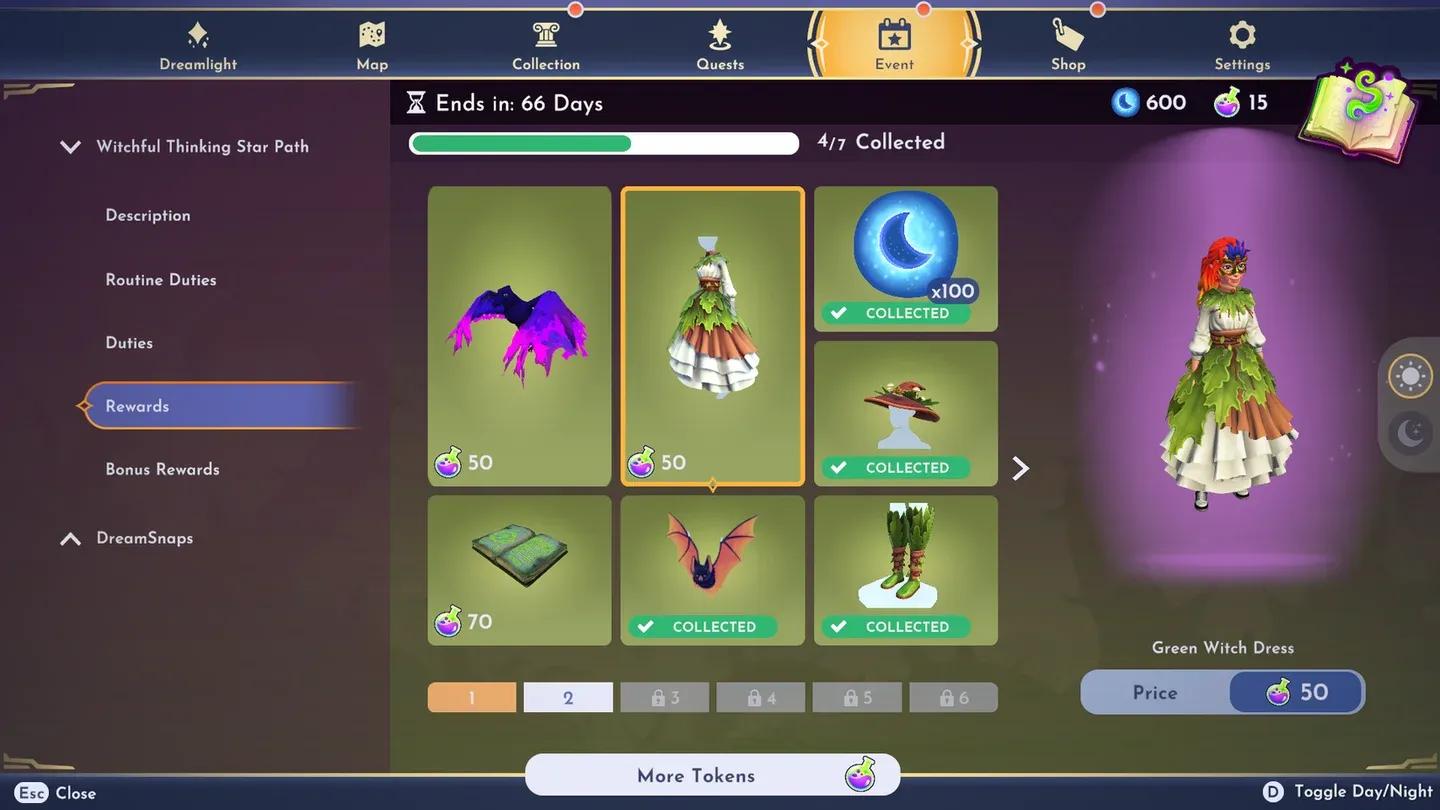Select the Map icon
Image resolution: width=1440 pixels, height=810 pixels.
(x=371, y=38)
